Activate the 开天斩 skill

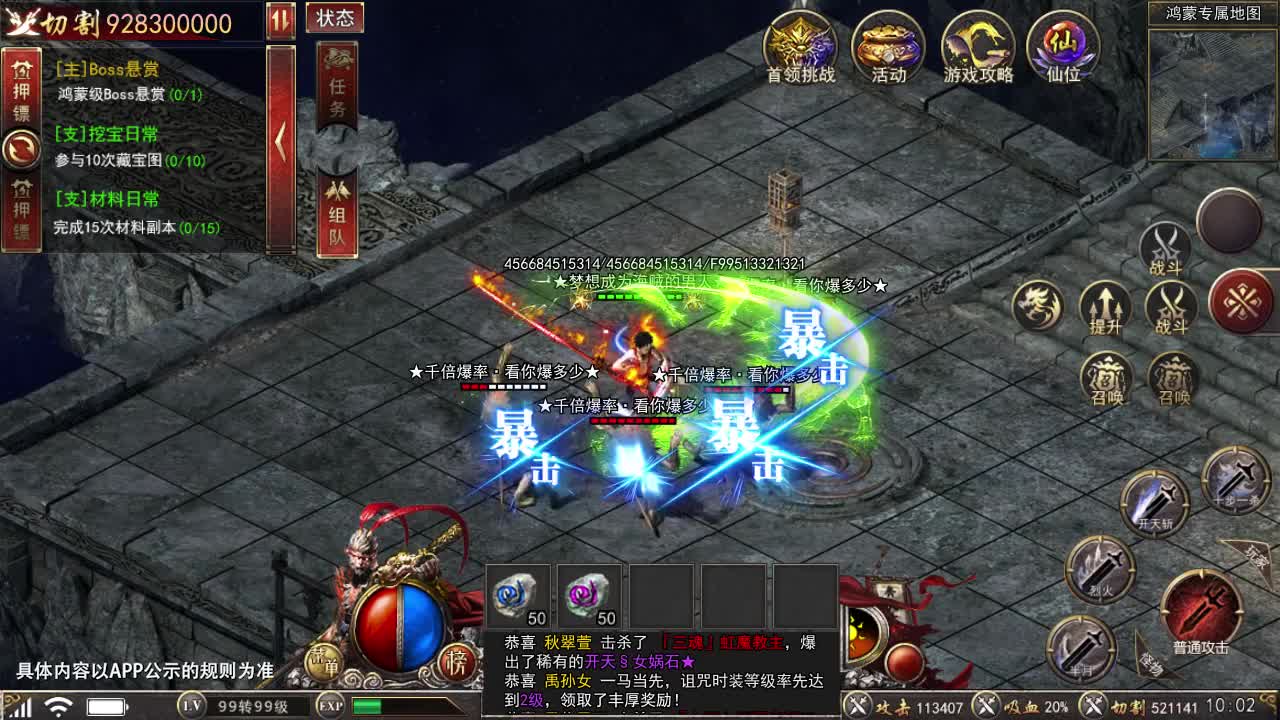click(x=1154, y=499)
